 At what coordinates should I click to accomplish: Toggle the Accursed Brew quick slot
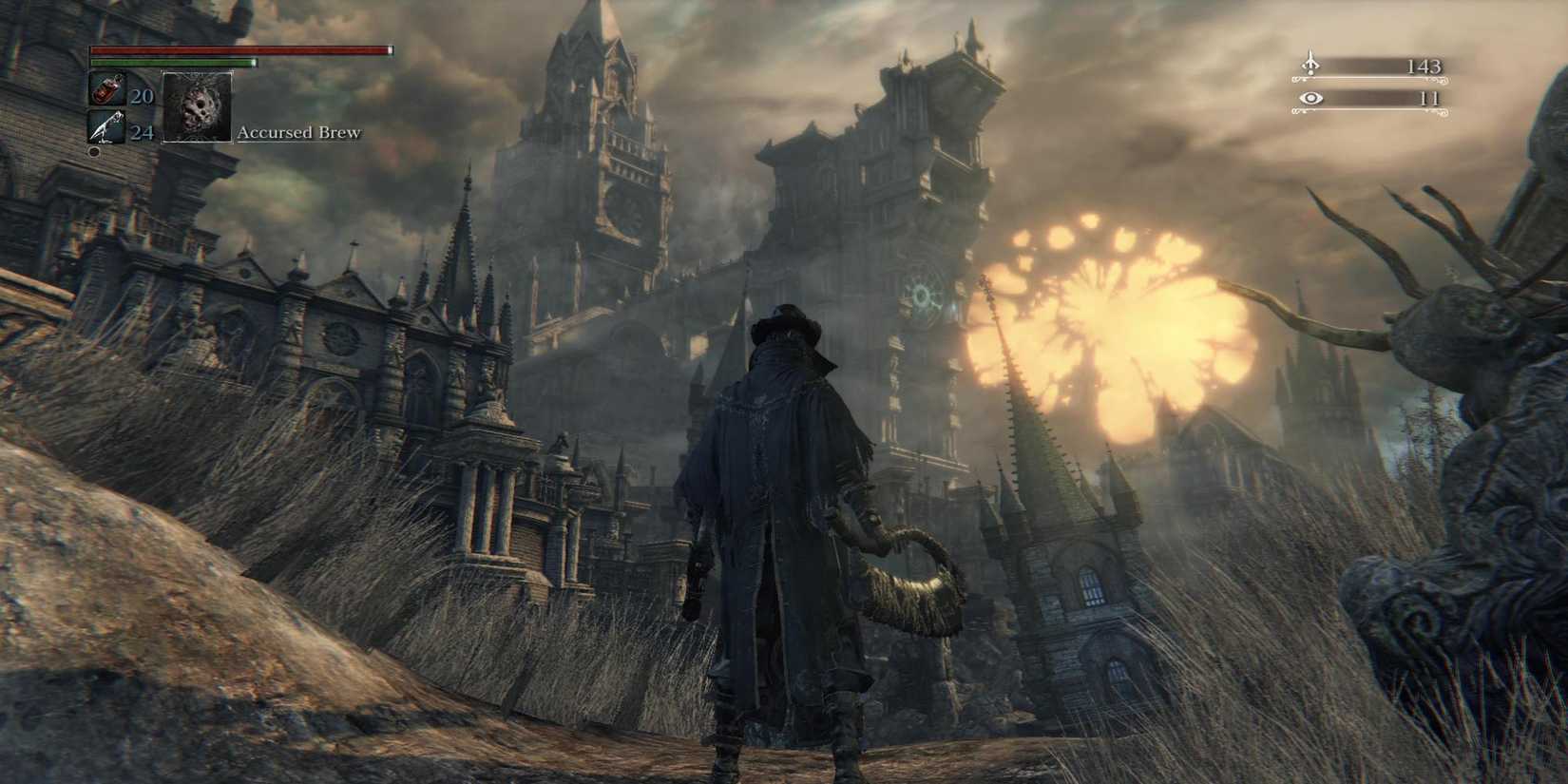[197, 108]
